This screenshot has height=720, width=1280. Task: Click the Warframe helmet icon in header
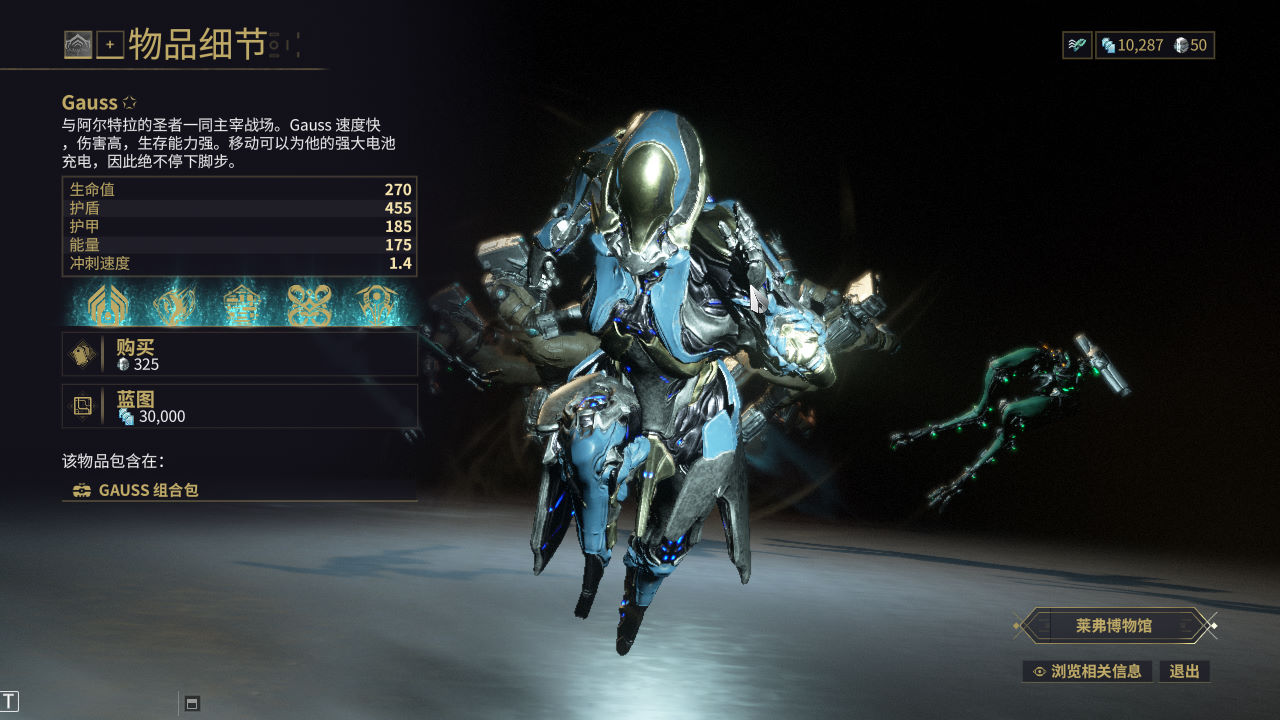click(78, 44)
